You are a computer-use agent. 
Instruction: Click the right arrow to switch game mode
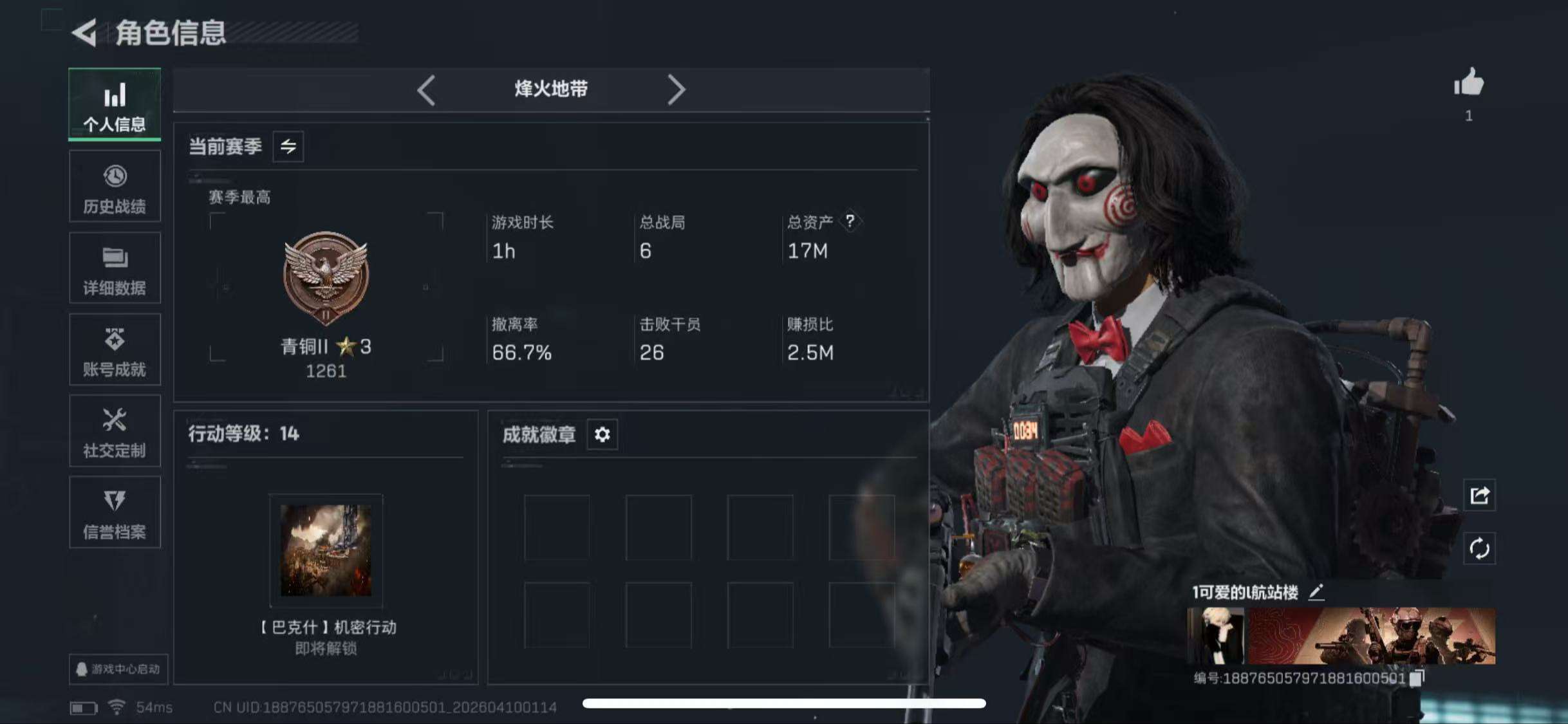click(677, 89)
